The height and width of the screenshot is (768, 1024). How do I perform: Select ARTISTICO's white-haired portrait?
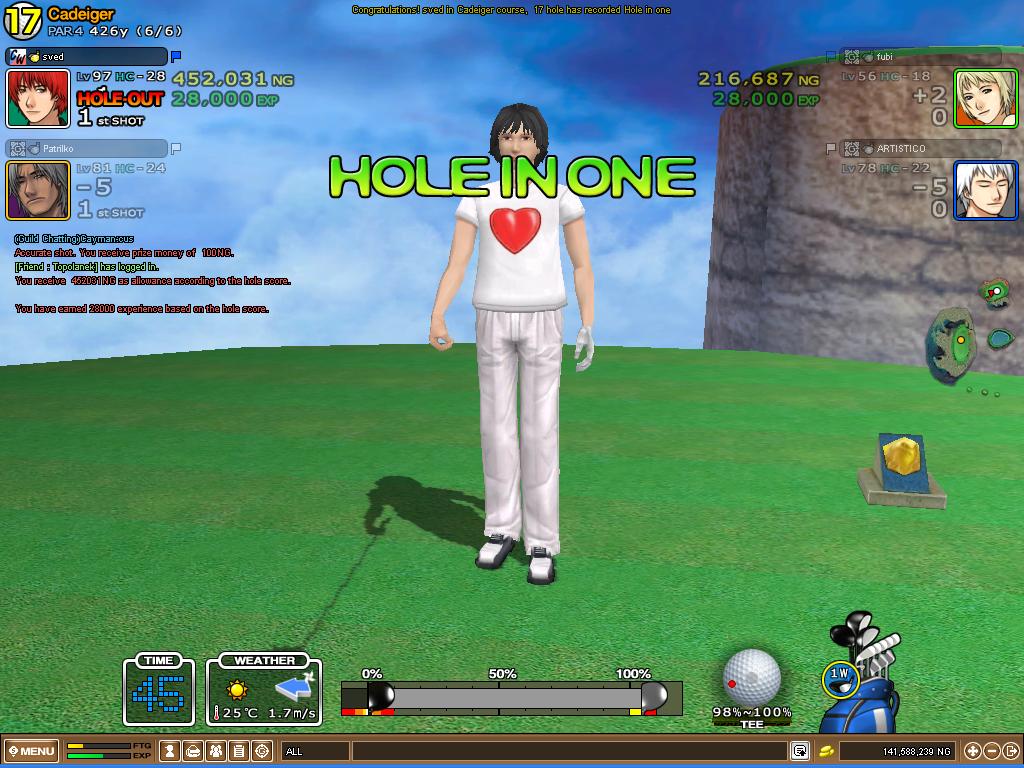click(985, 190)
